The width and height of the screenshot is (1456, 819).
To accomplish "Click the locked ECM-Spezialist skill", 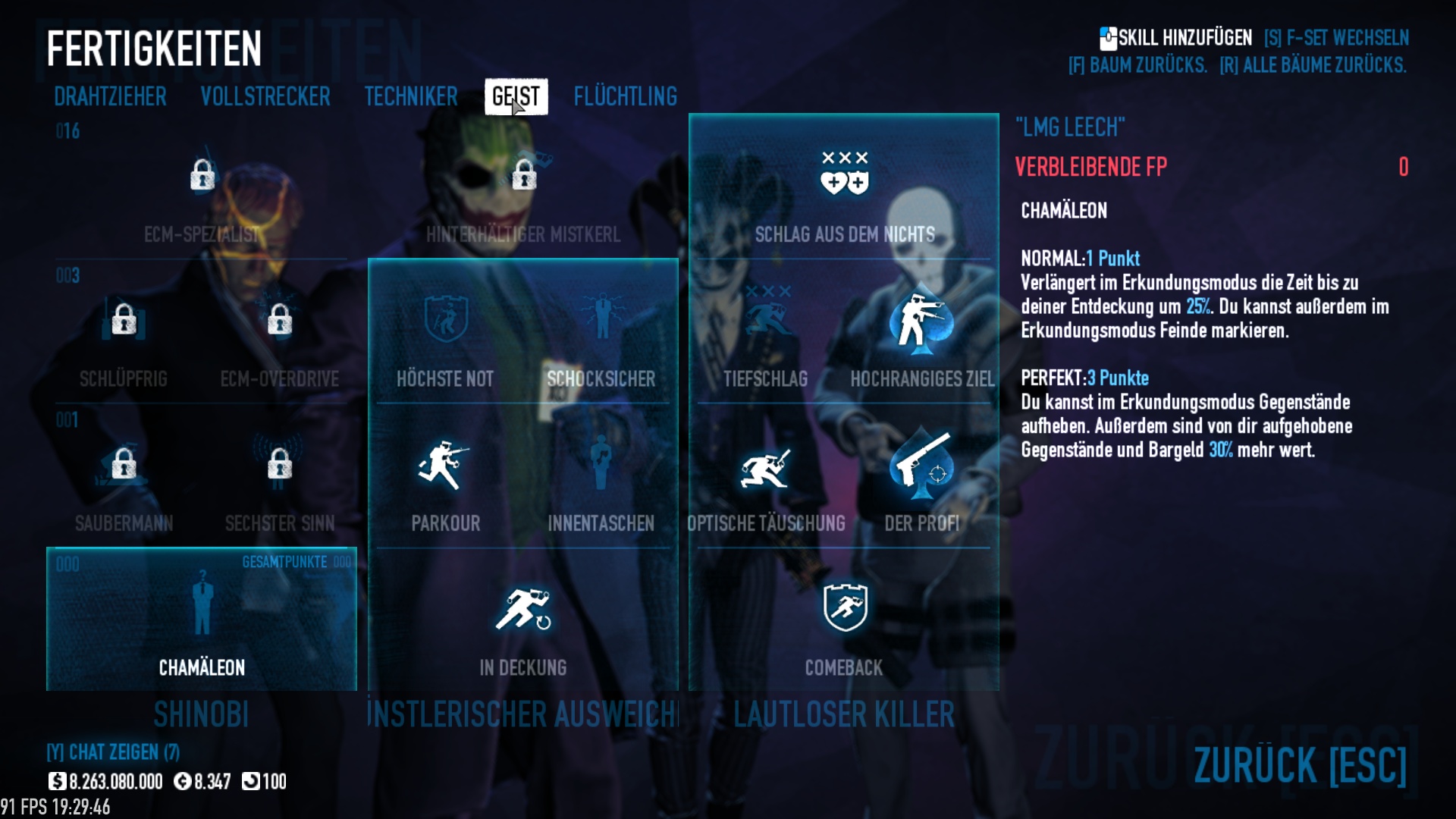I will pos(202,177).
